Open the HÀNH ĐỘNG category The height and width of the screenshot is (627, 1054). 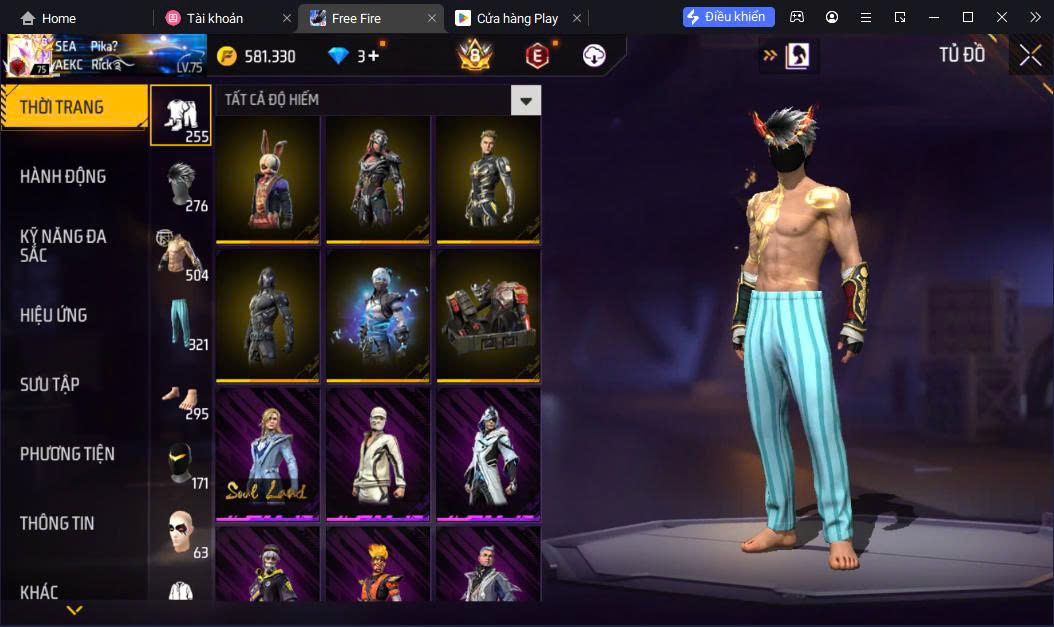coord(63,177)
